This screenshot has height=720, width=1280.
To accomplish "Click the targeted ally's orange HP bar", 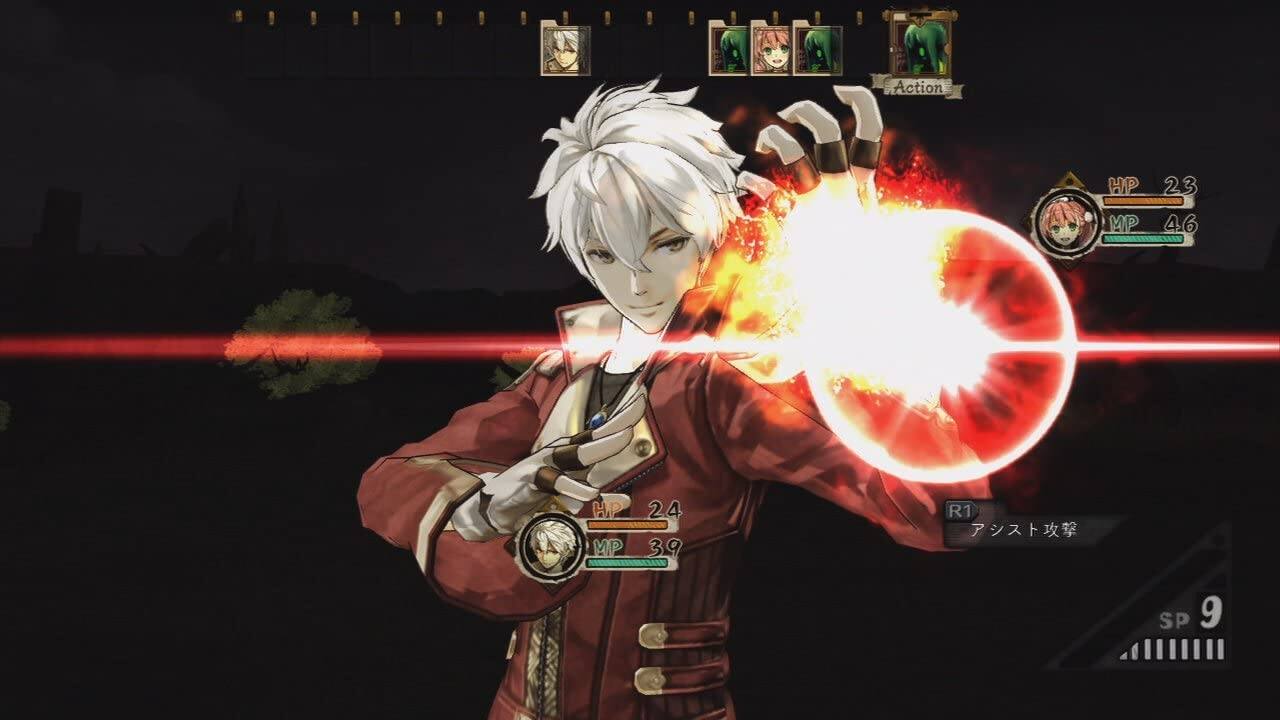I will point(1143,200).
